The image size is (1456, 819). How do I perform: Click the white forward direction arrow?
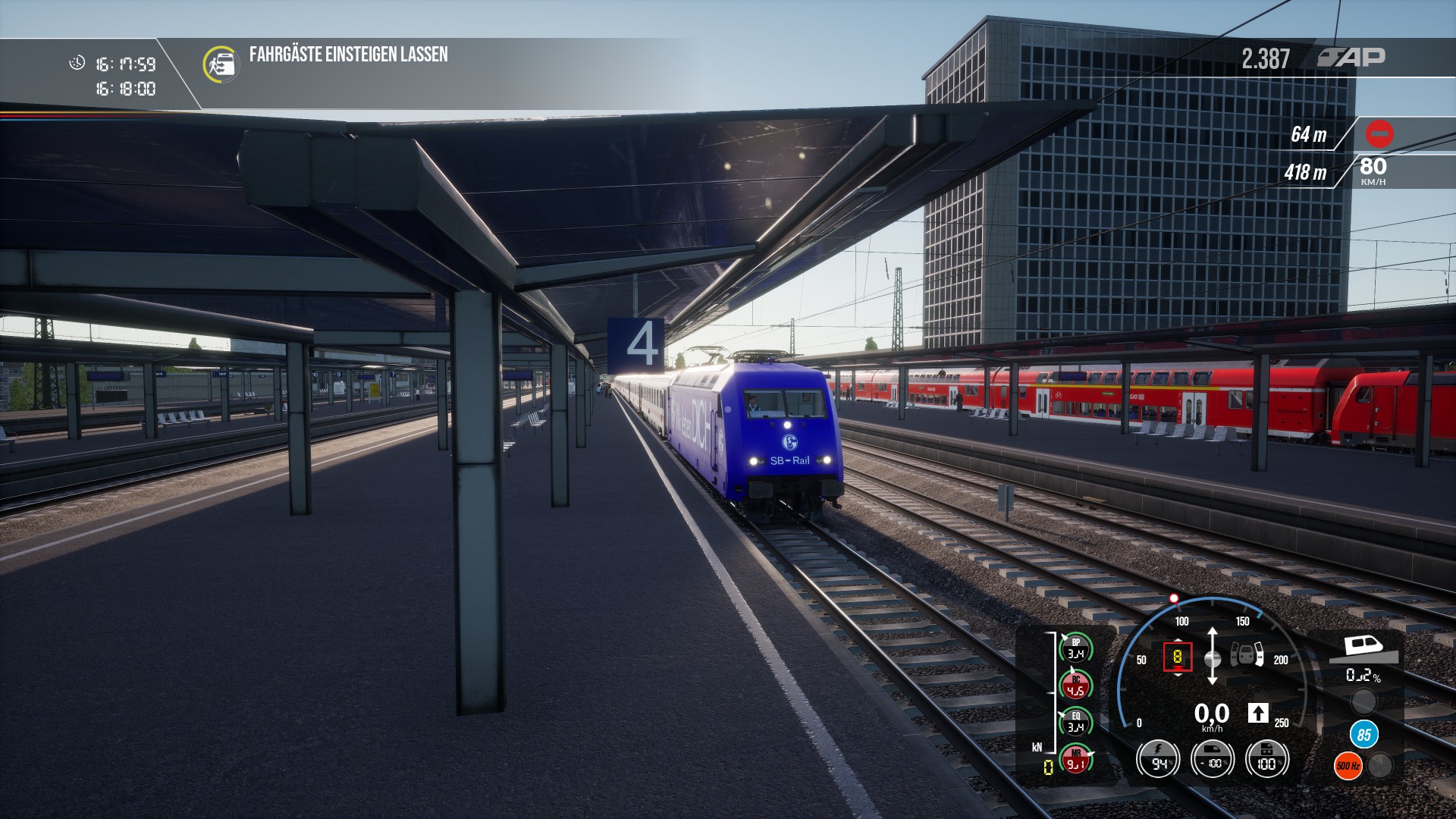click(x=1257, y=713)
